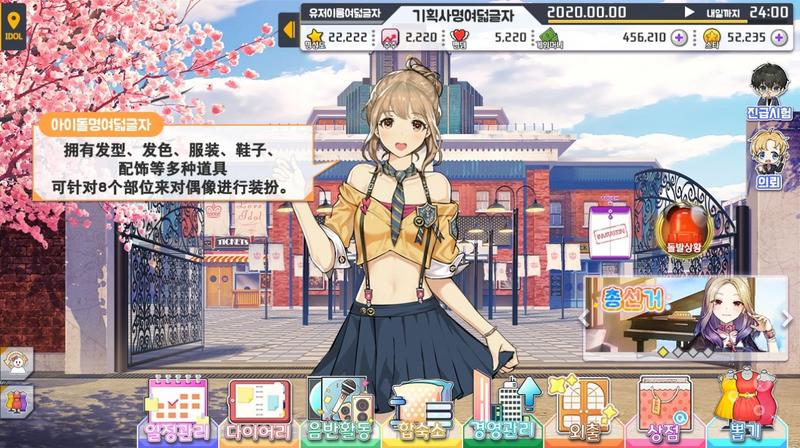
Task: Add money with the plus beside 456.210
Action: tap(679, 37)
